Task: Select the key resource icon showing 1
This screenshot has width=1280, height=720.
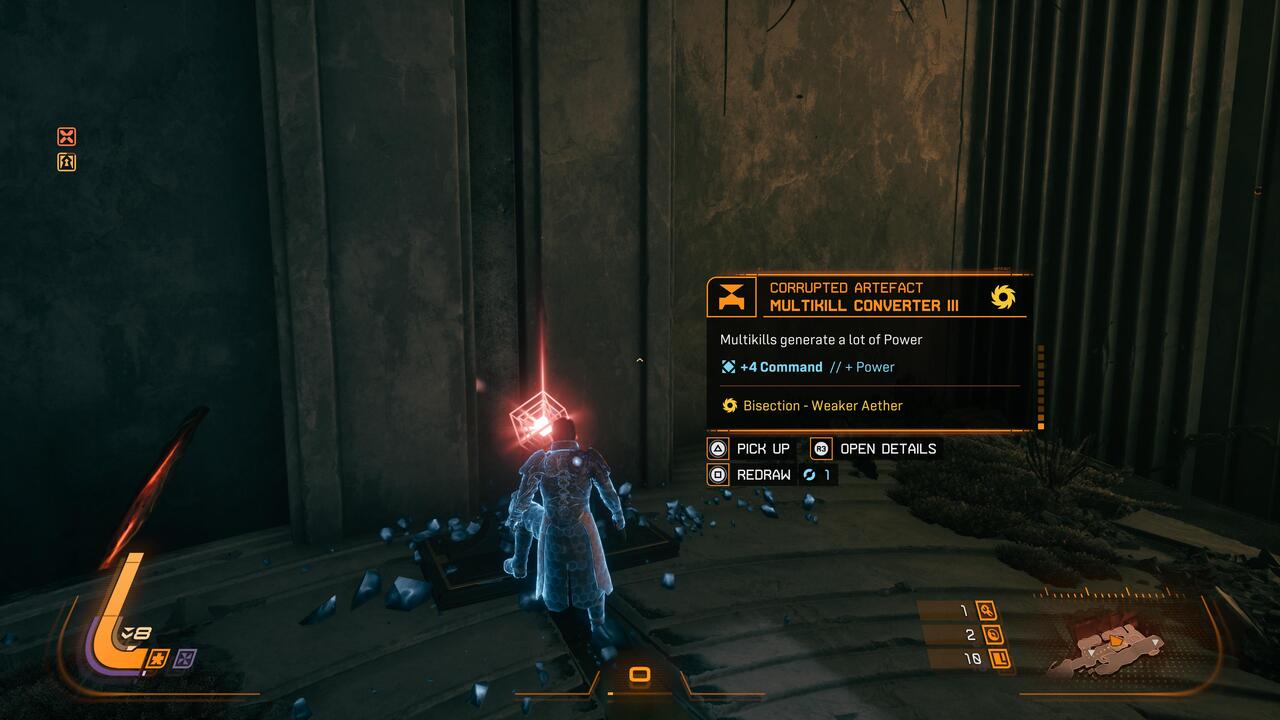Action: point(987,611)
